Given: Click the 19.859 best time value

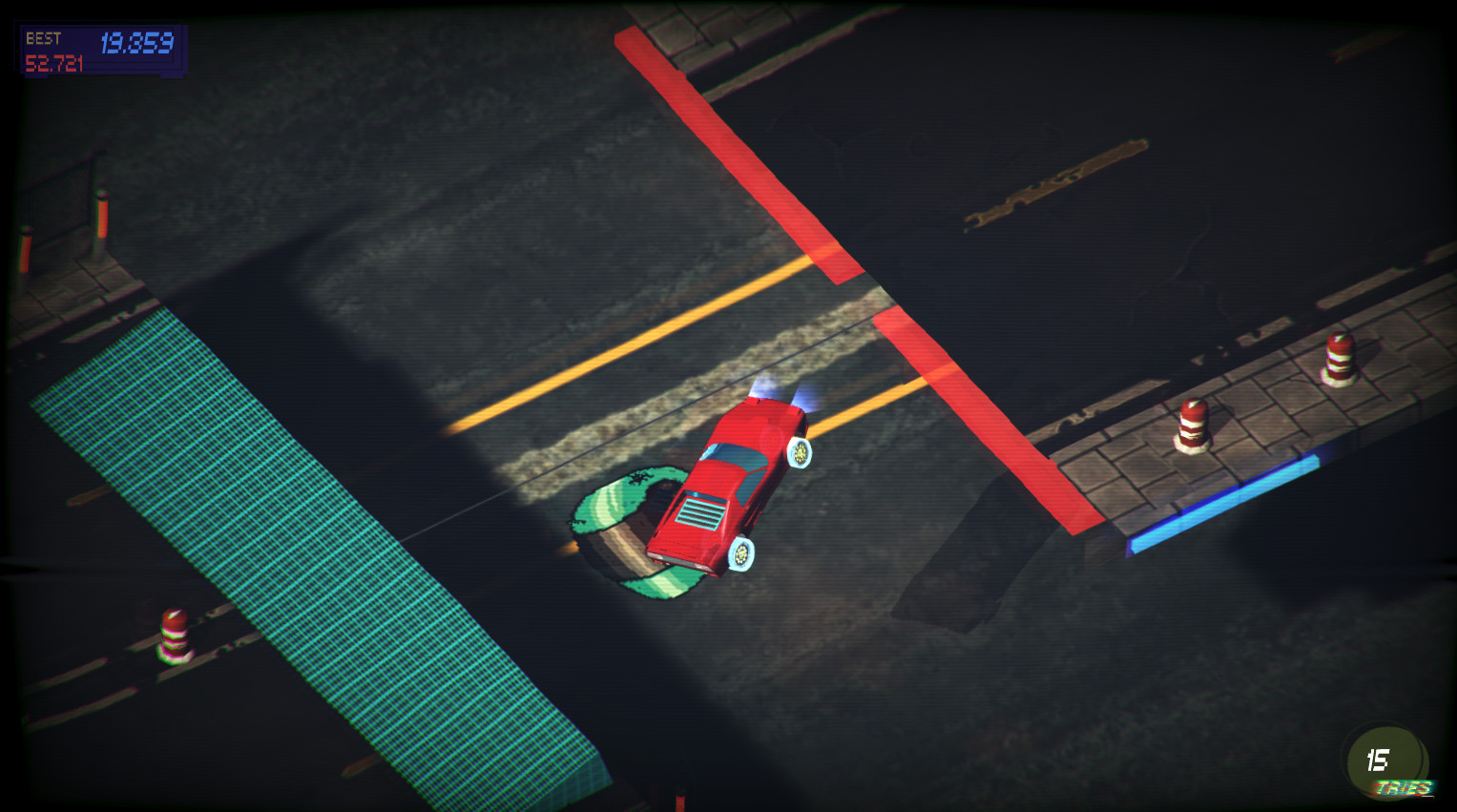Looking at the screenshot, I should click(138, 40).
